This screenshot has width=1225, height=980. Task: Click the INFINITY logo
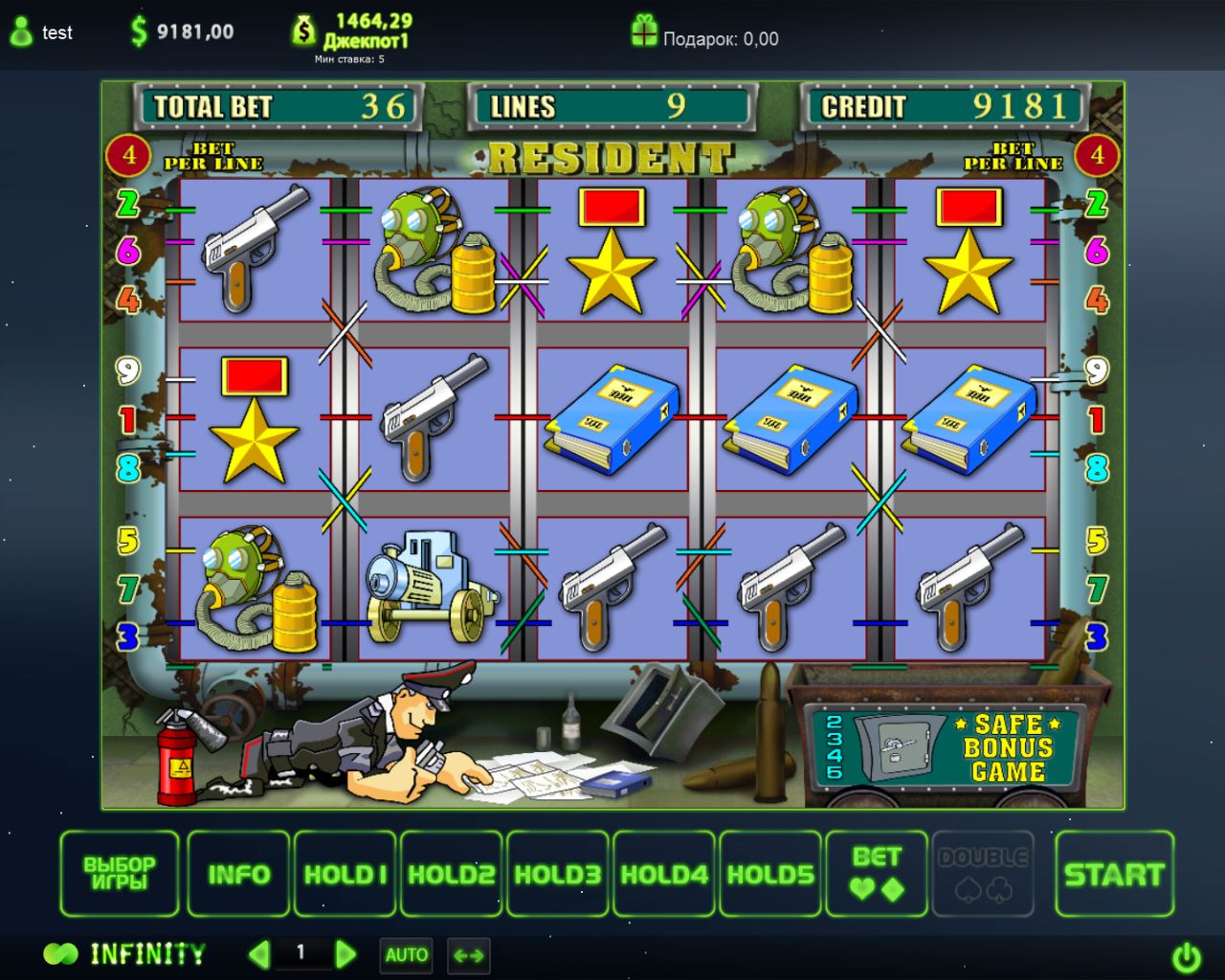coord(124,954)
